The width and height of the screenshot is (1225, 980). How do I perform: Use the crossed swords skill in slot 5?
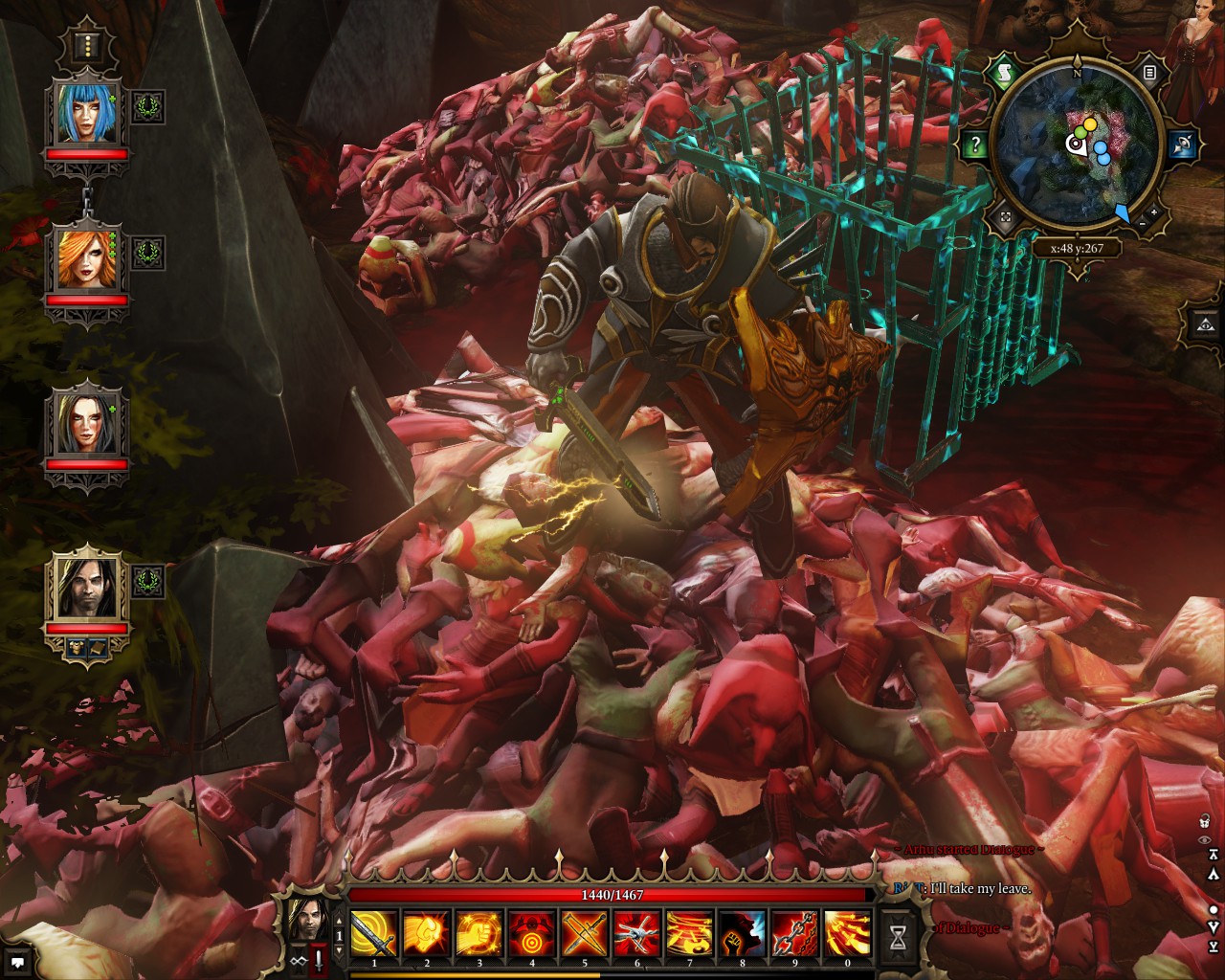pyautogui.click(x=585, y=933)
